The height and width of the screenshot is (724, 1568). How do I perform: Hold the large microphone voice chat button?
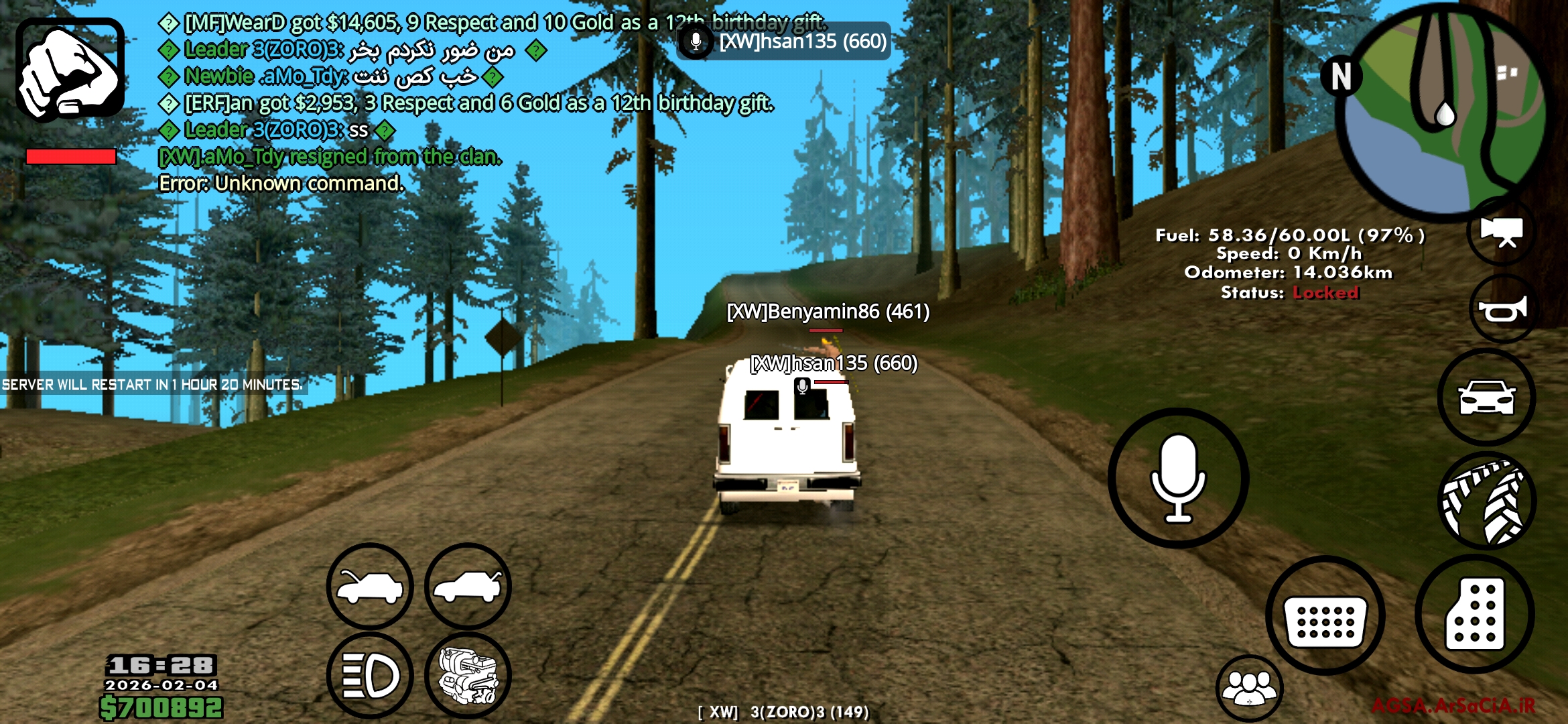coord(1178,478)
